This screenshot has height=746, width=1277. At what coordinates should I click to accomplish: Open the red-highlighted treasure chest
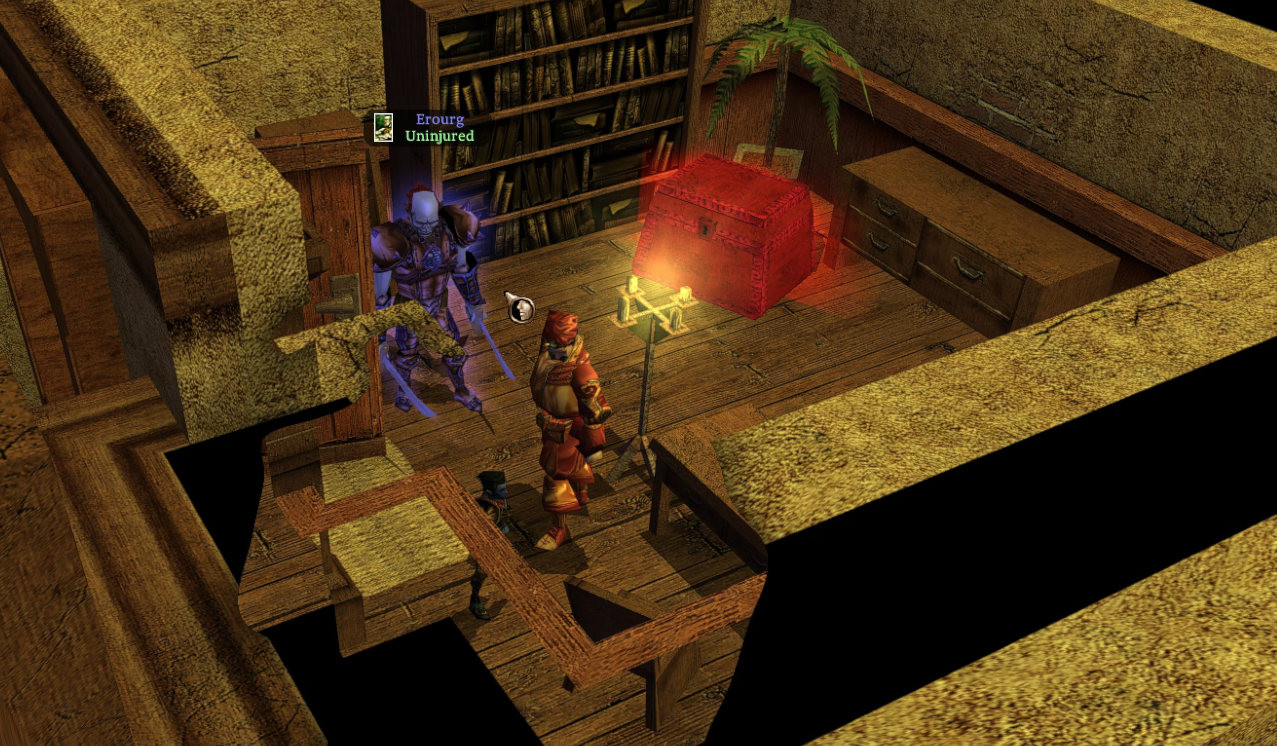(727, 236)
